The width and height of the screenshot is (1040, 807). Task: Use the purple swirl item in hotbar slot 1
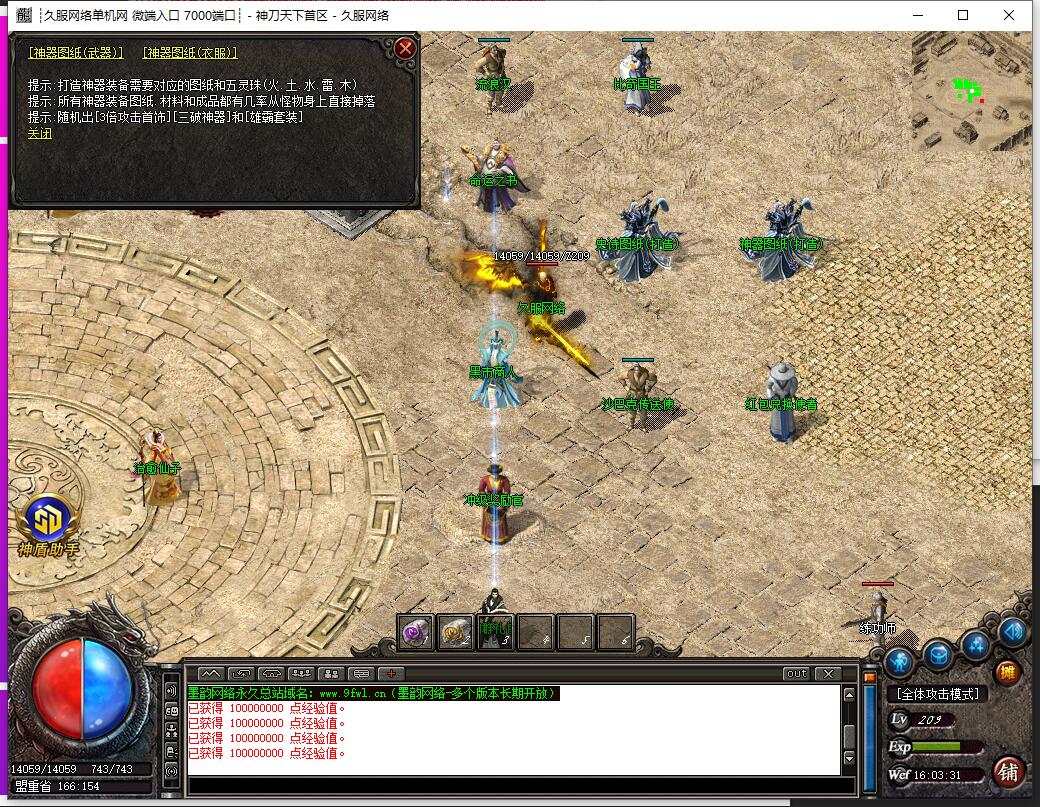416,632
